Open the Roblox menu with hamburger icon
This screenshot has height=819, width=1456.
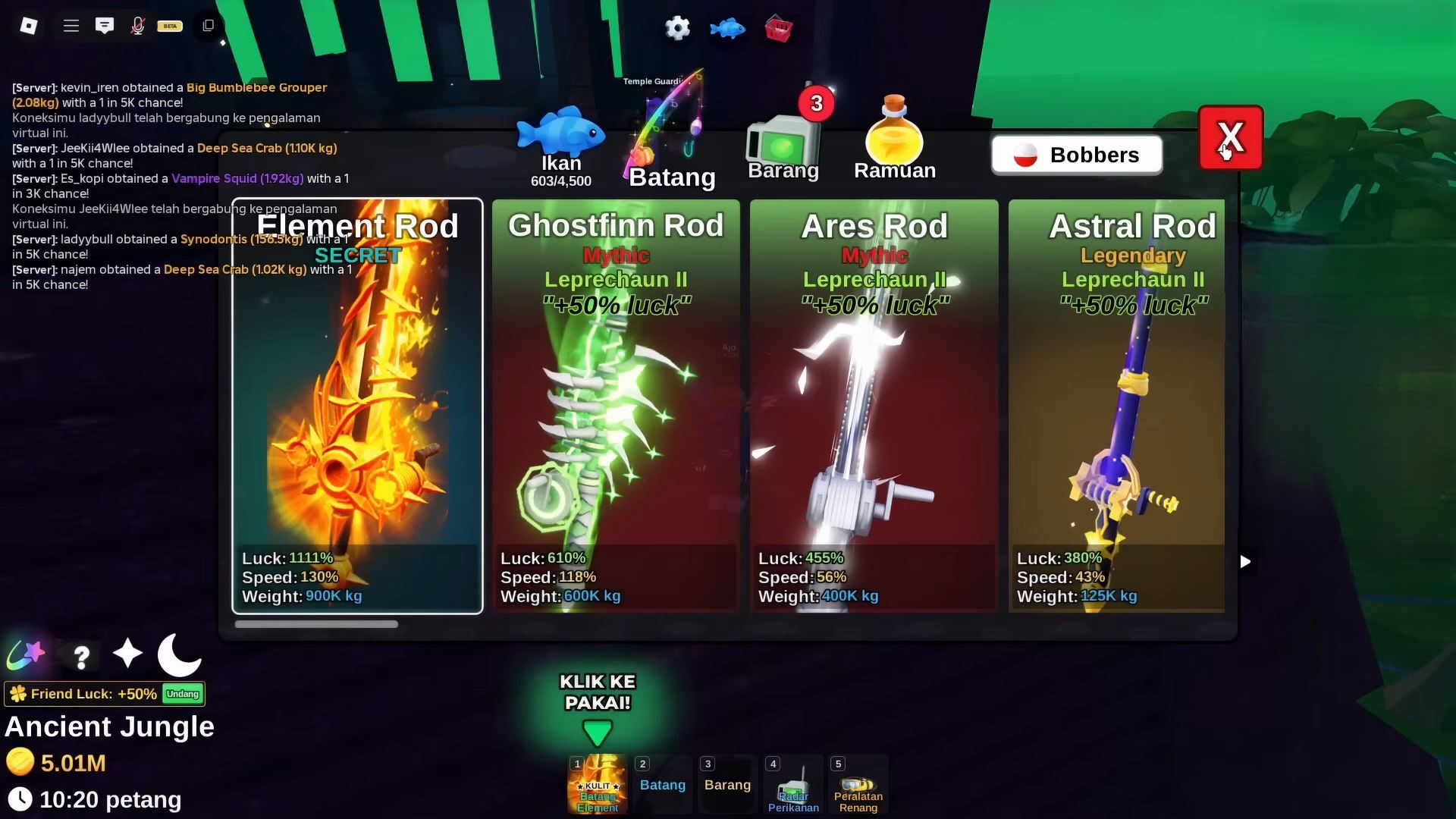(71, 25)
